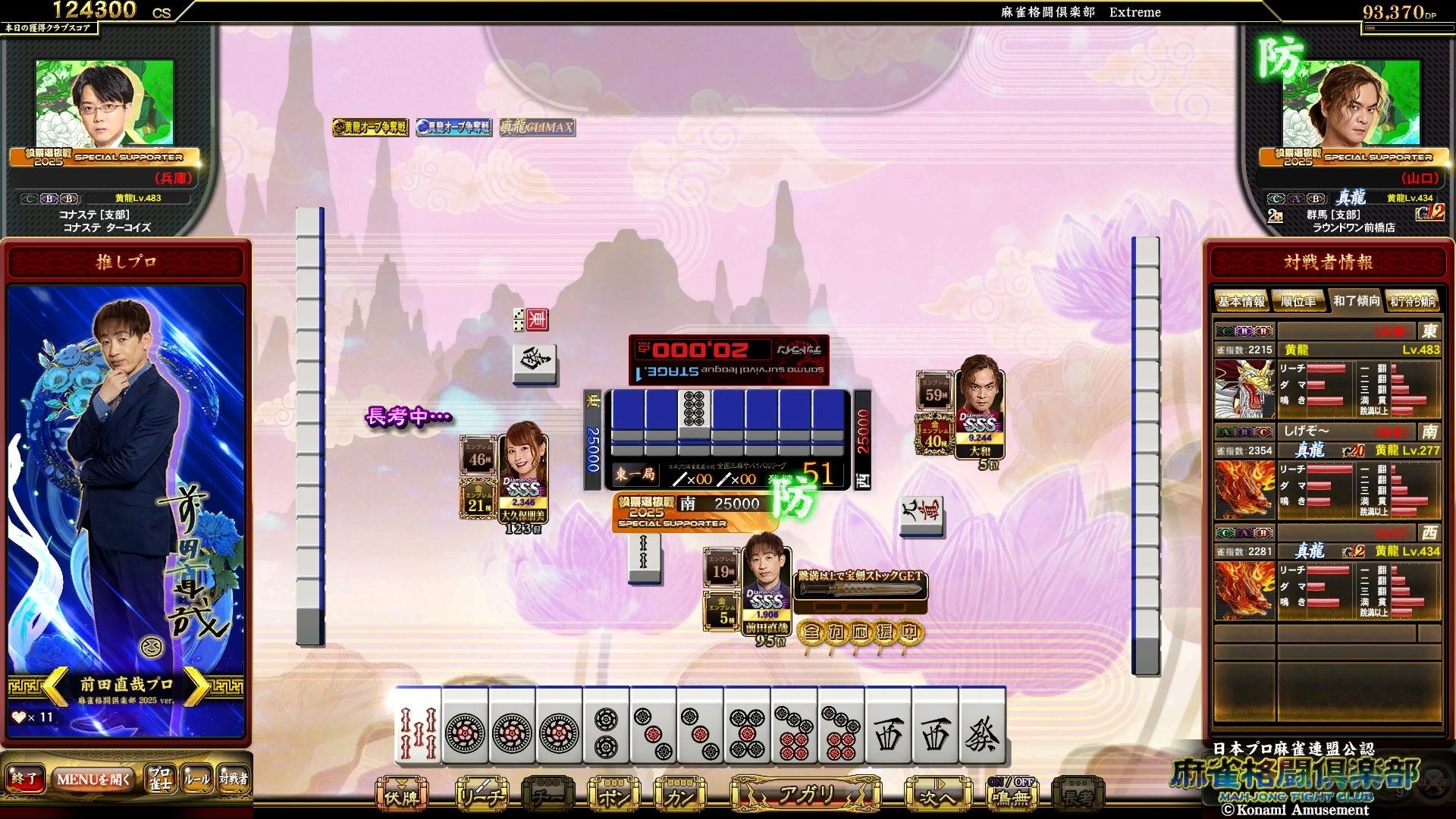Declare riichi with the リーチ button
The width and height of the screenshot is (1456, 819).
click(482, 796)
